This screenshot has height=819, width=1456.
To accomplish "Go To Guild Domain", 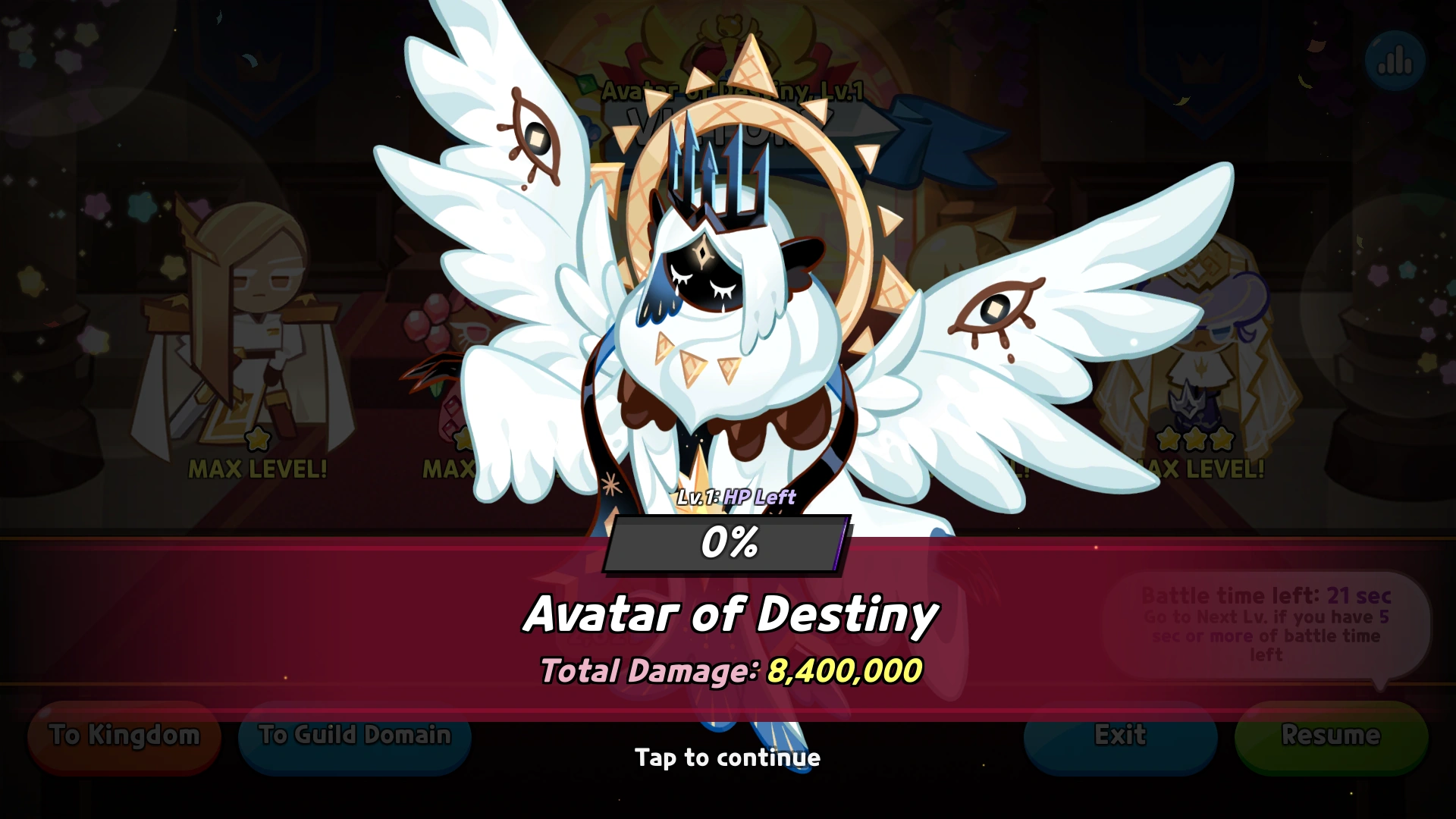I will click(353, 735).
